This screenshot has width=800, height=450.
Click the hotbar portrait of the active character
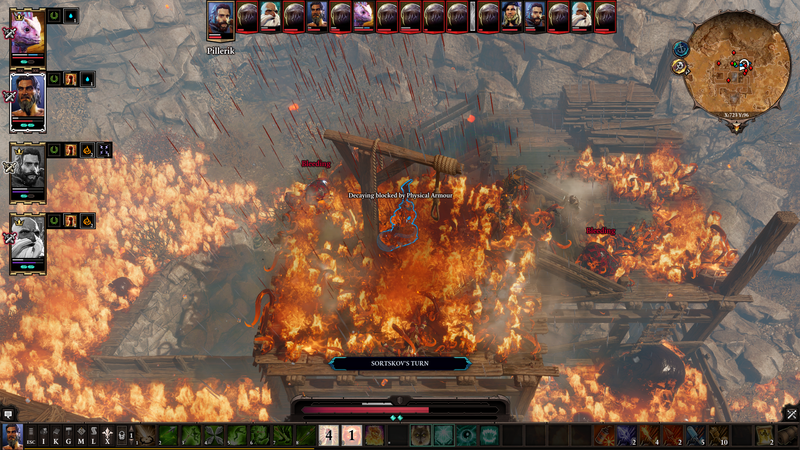[12, 435]
